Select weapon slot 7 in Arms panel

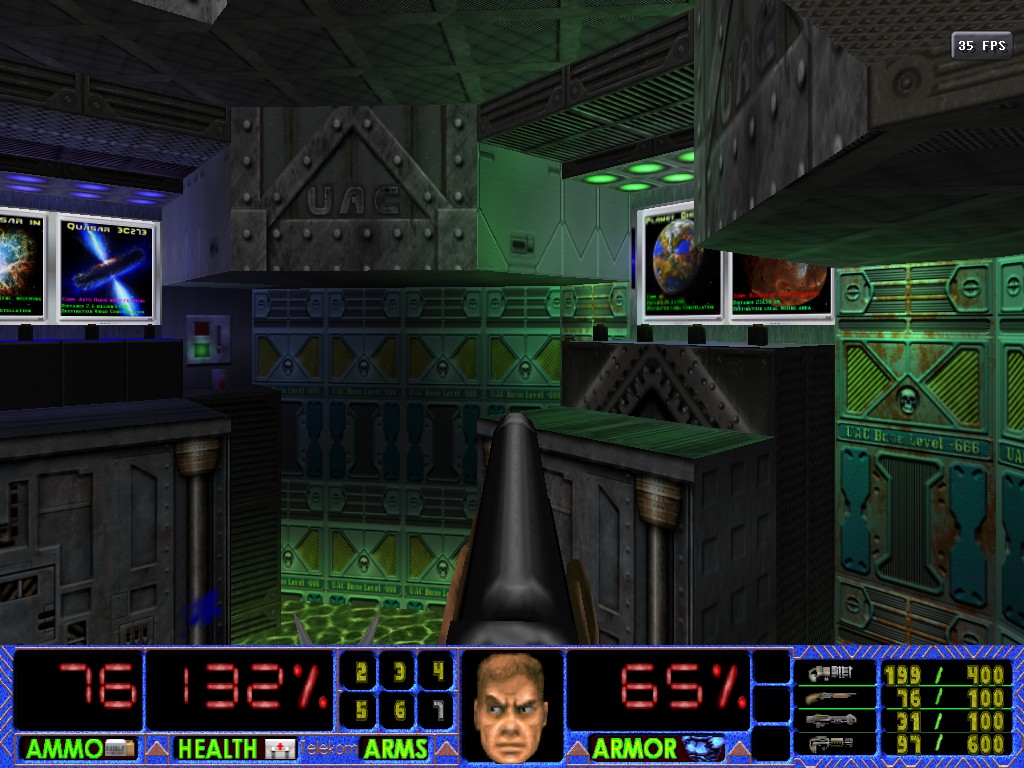pos(436,710)
